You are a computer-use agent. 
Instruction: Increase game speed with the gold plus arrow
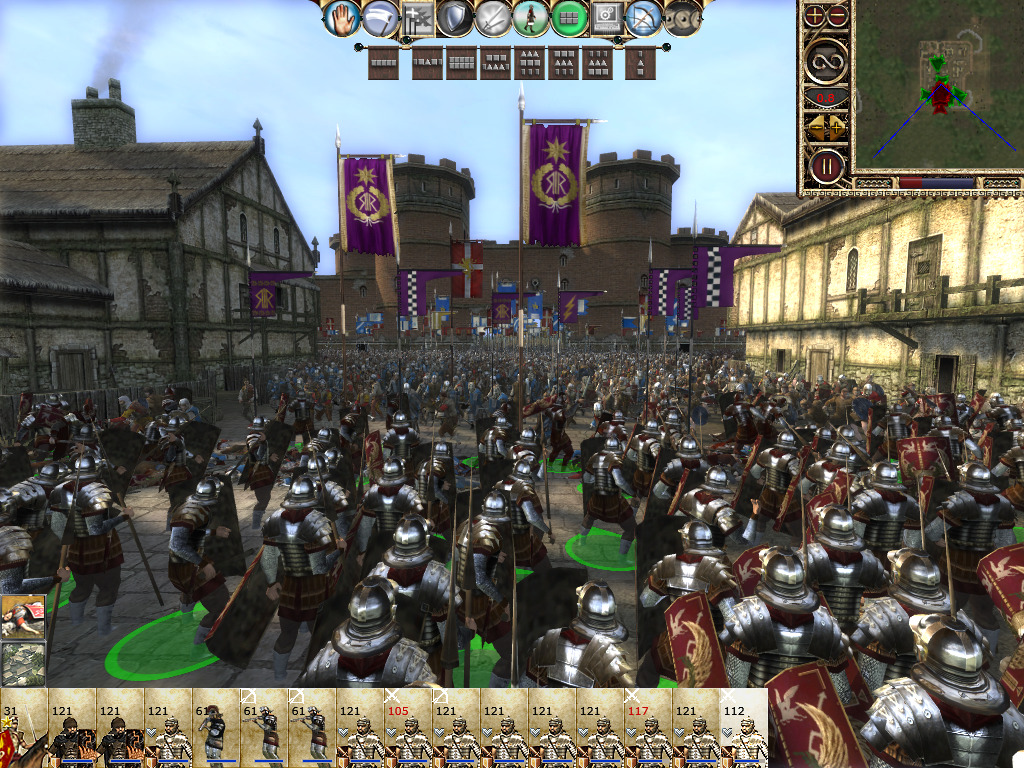(x=838, y=126)
